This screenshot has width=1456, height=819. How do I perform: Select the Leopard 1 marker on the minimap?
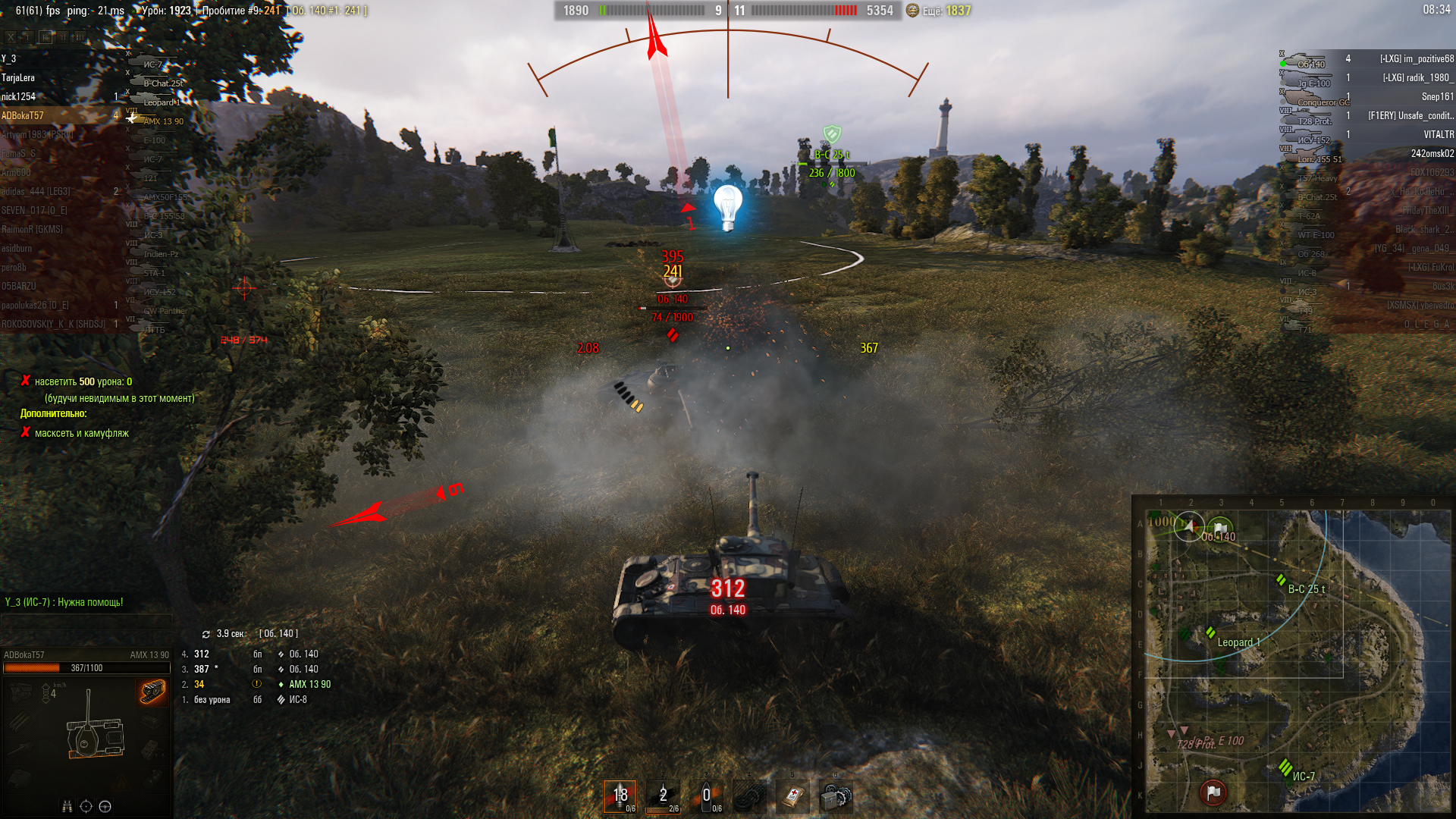[1211, 632]
